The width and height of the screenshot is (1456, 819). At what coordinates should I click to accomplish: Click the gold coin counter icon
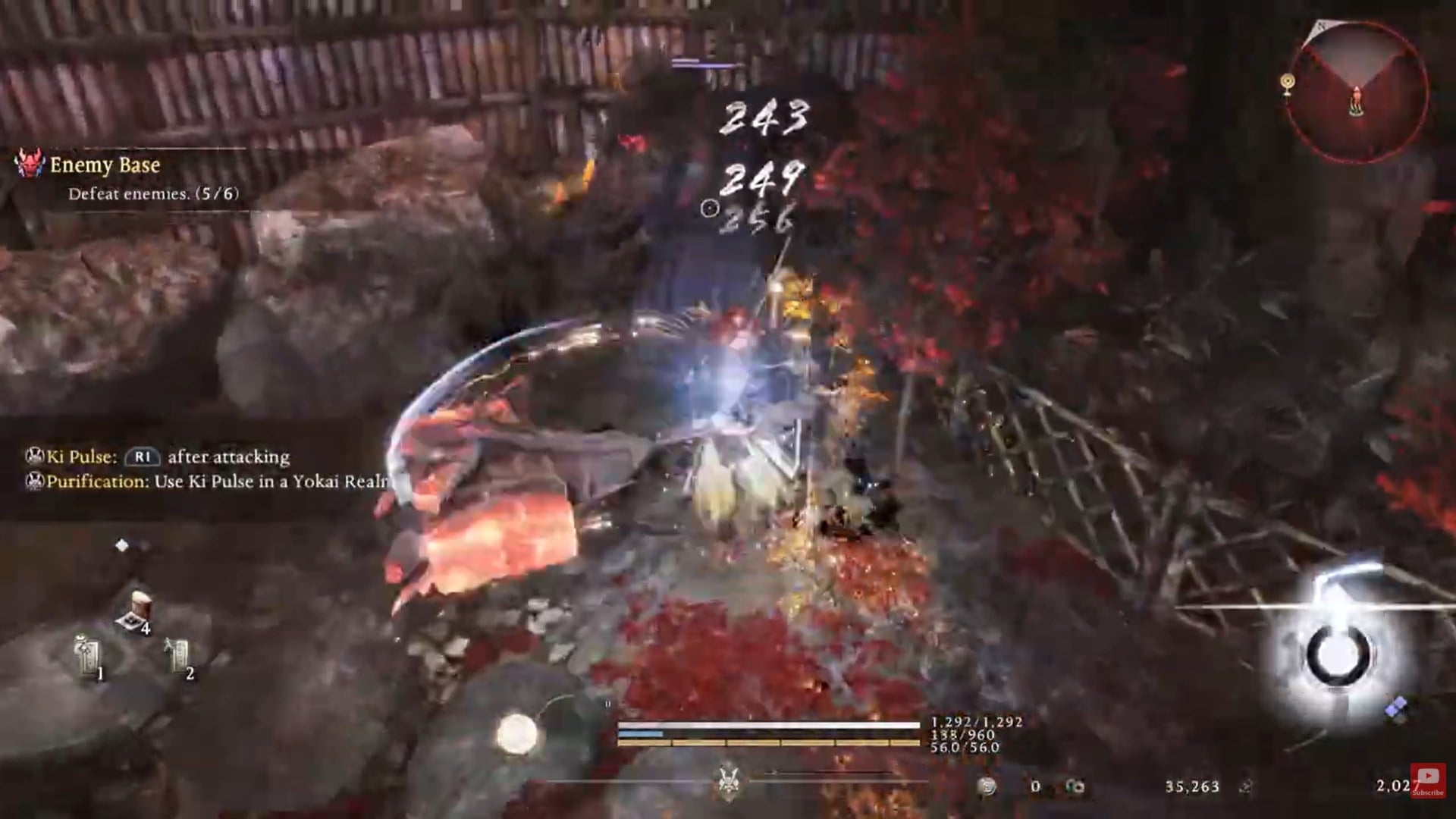point(985,785)
